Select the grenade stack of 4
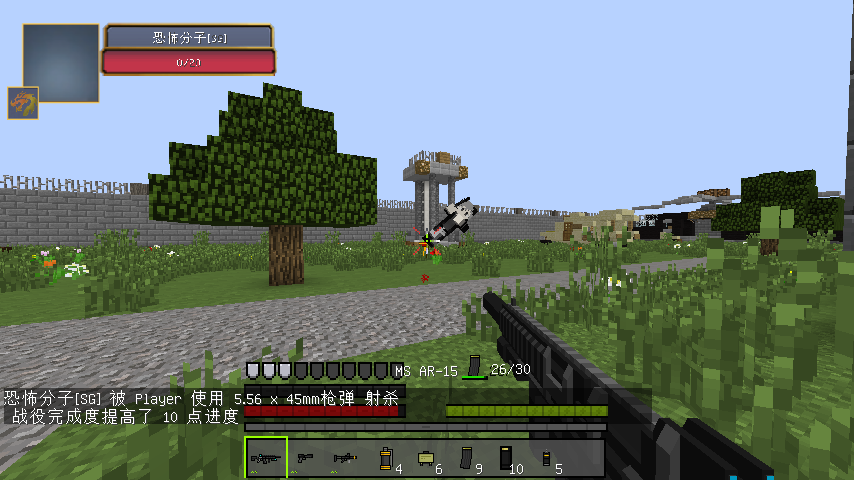This screenshot has height=480, width=854. (x=385, y=458)
